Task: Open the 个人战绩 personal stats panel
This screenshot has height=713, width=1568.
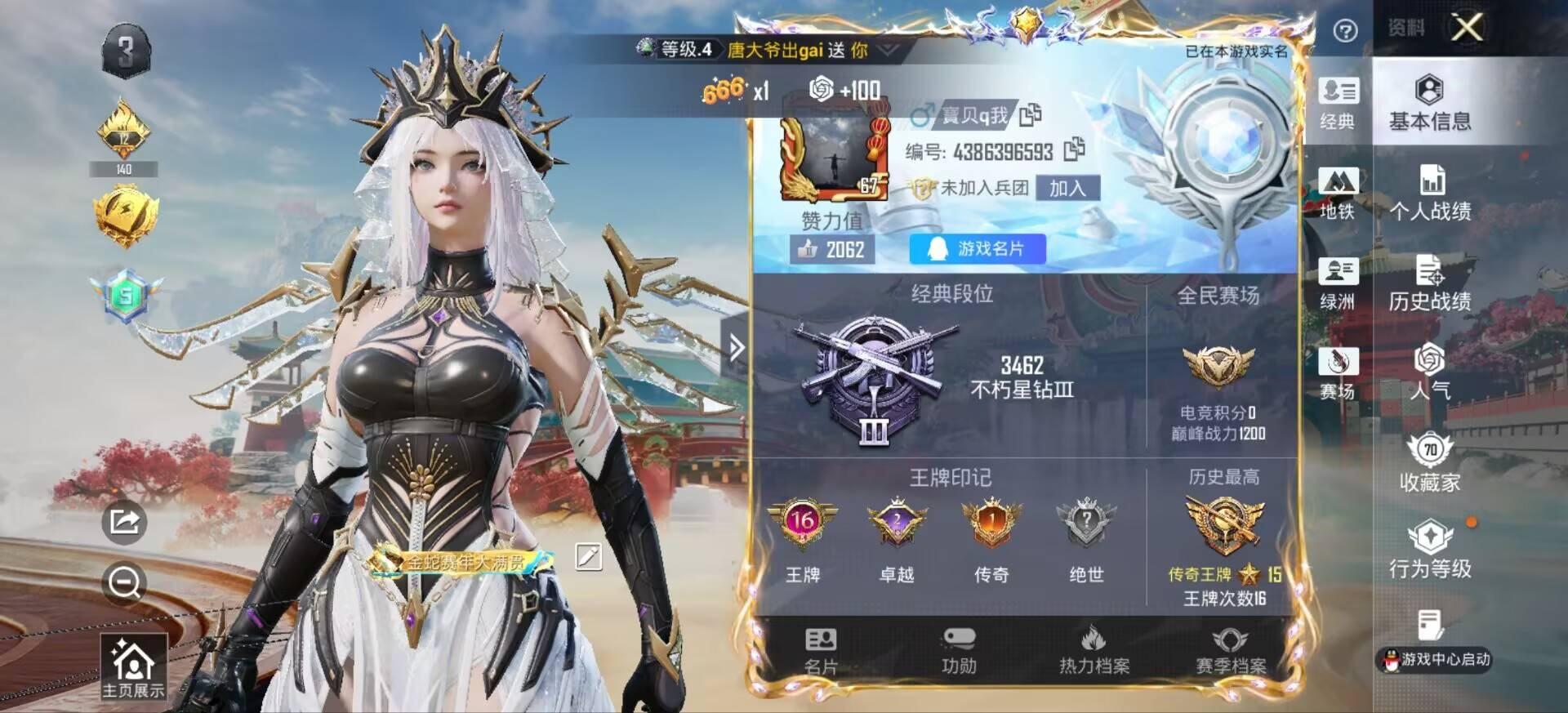Action: [1432, 192]
